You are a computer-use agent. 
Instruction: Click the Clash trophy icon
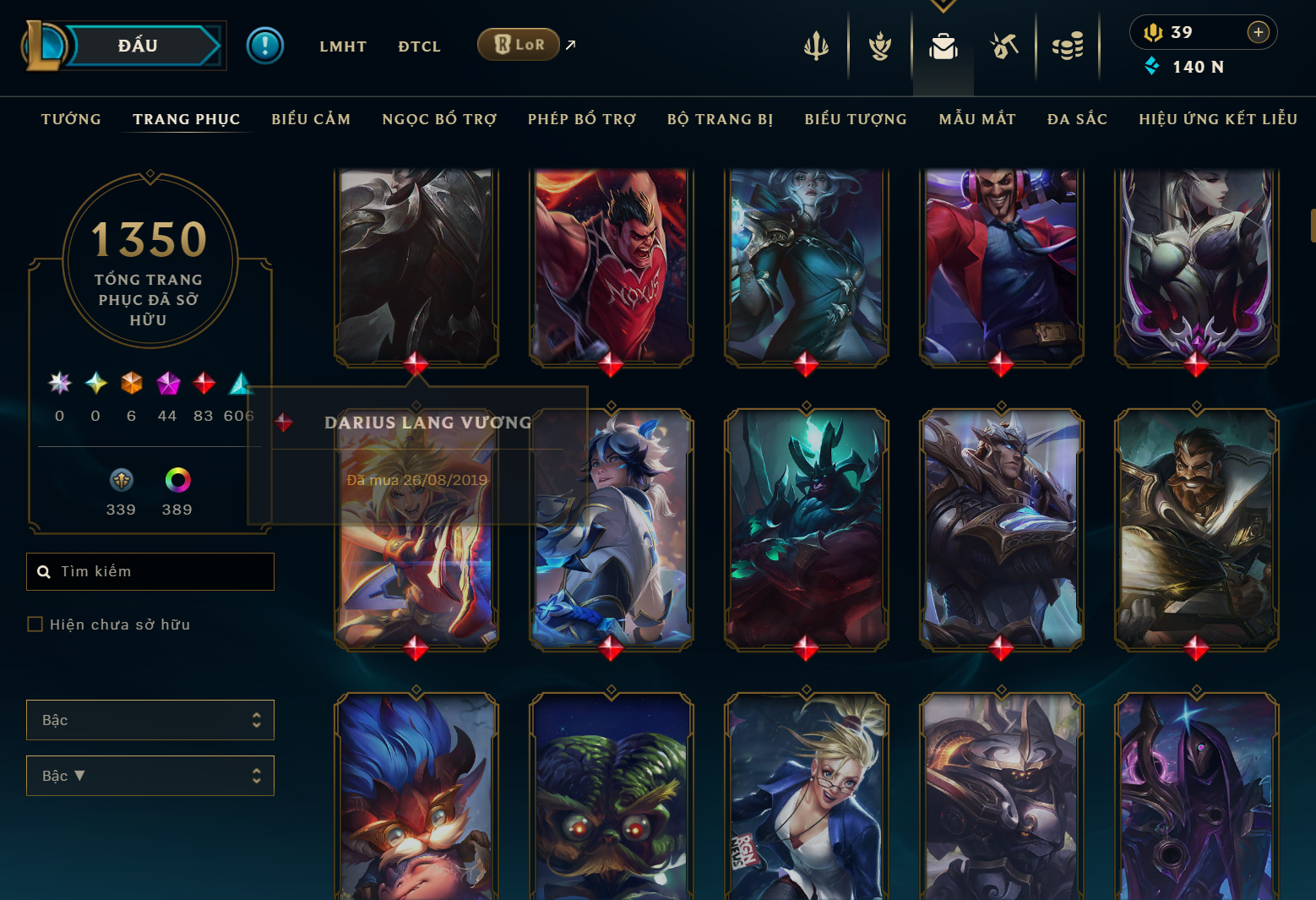click(x=879, y=46)
